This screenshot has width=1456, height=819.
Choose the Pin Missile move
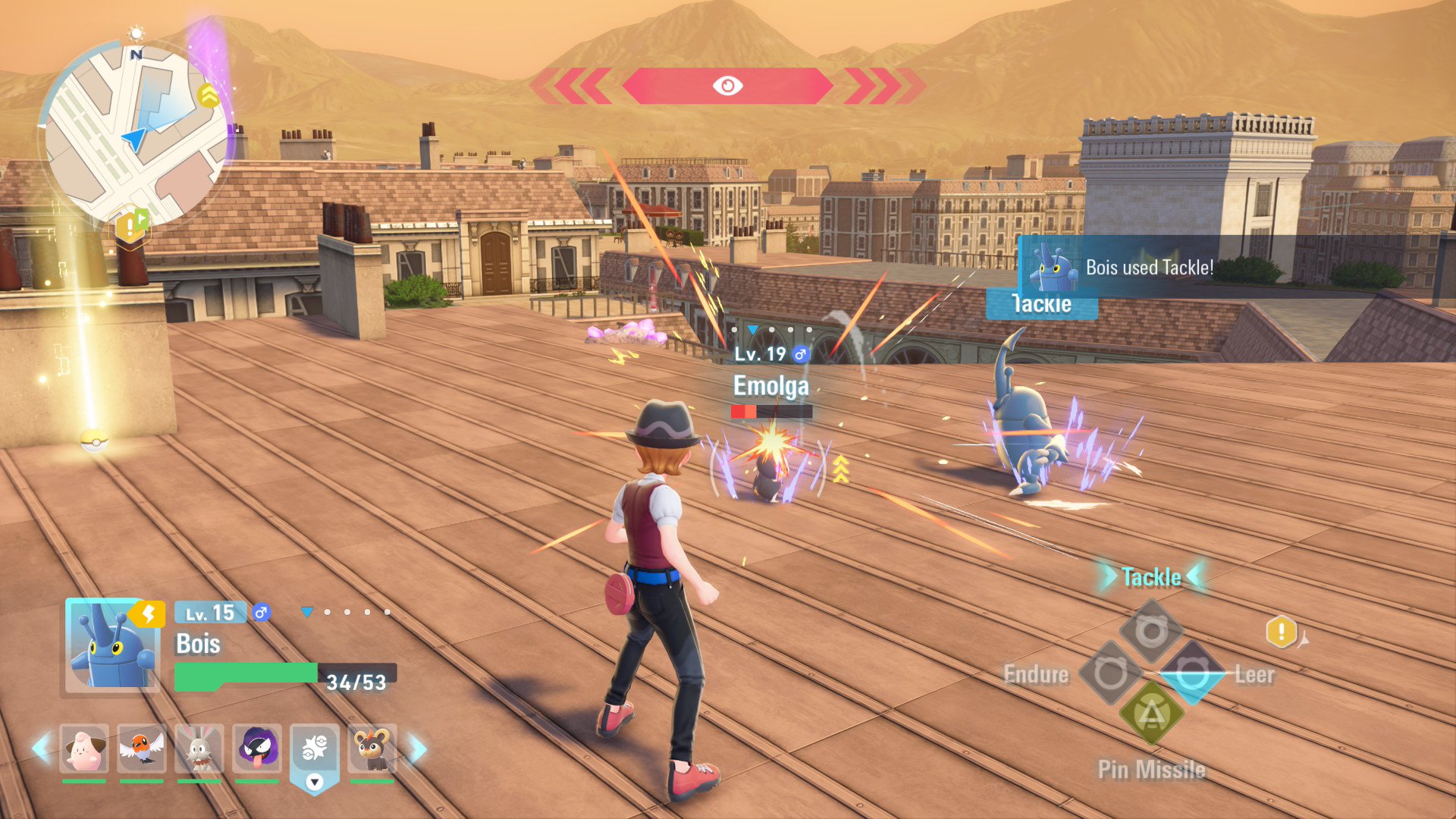pos(1151,714)
